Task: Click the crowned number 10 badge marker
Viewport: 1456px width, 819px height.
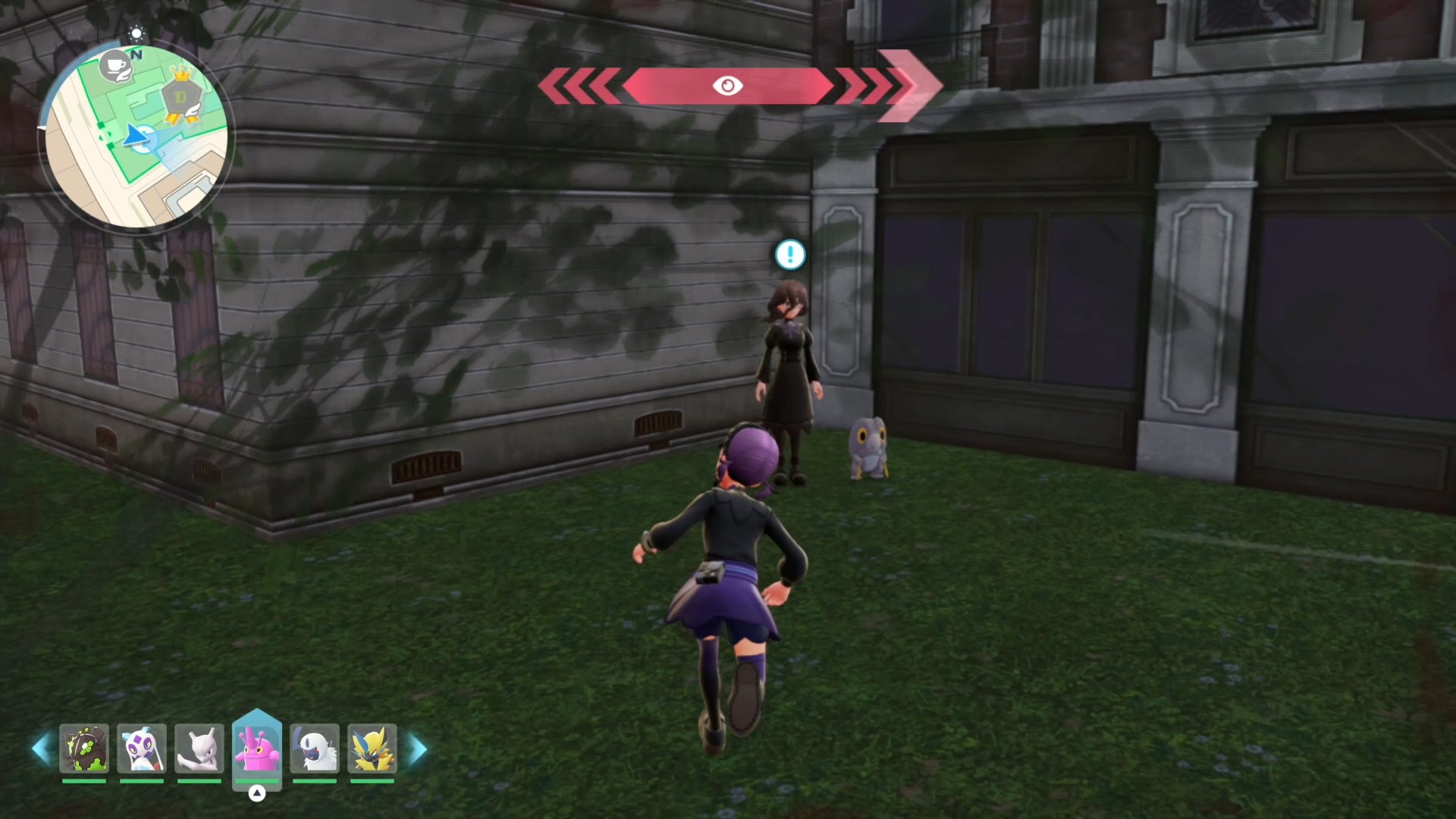Action: tap(180, 97)
